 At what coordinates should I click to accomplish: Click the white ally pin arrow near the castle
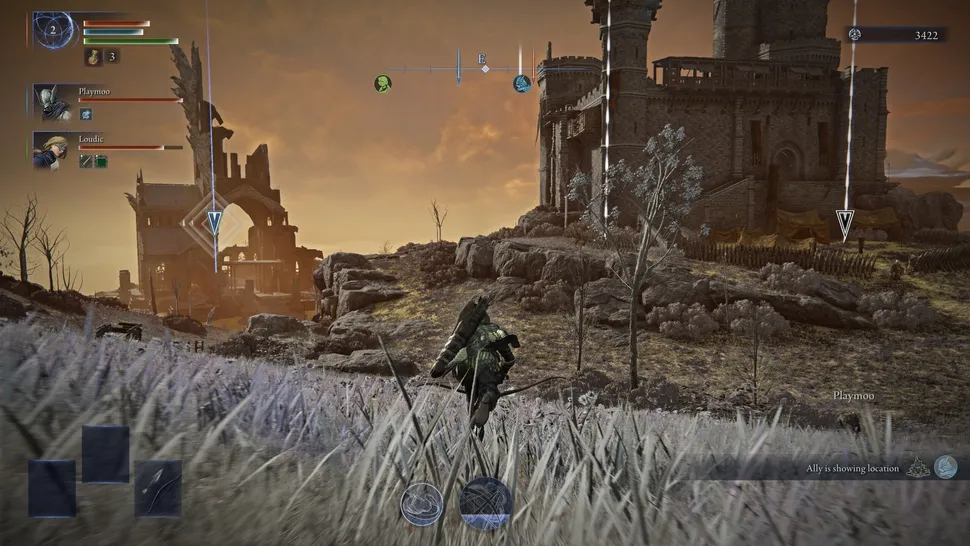tap(845, 224)
